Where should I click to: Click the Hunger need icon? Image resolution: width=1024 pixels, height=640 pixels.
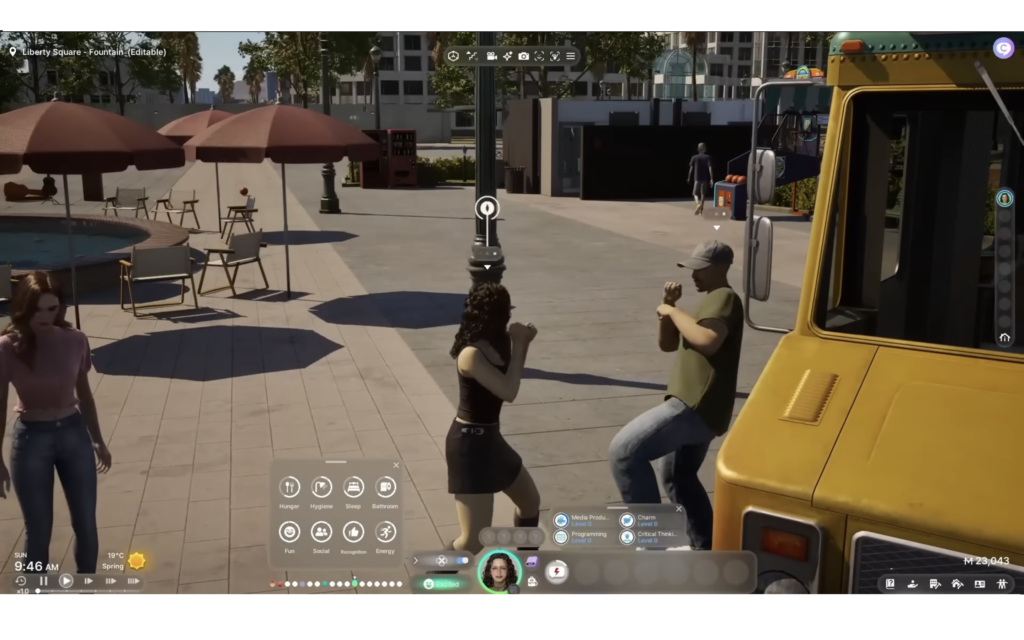(290, 487)
